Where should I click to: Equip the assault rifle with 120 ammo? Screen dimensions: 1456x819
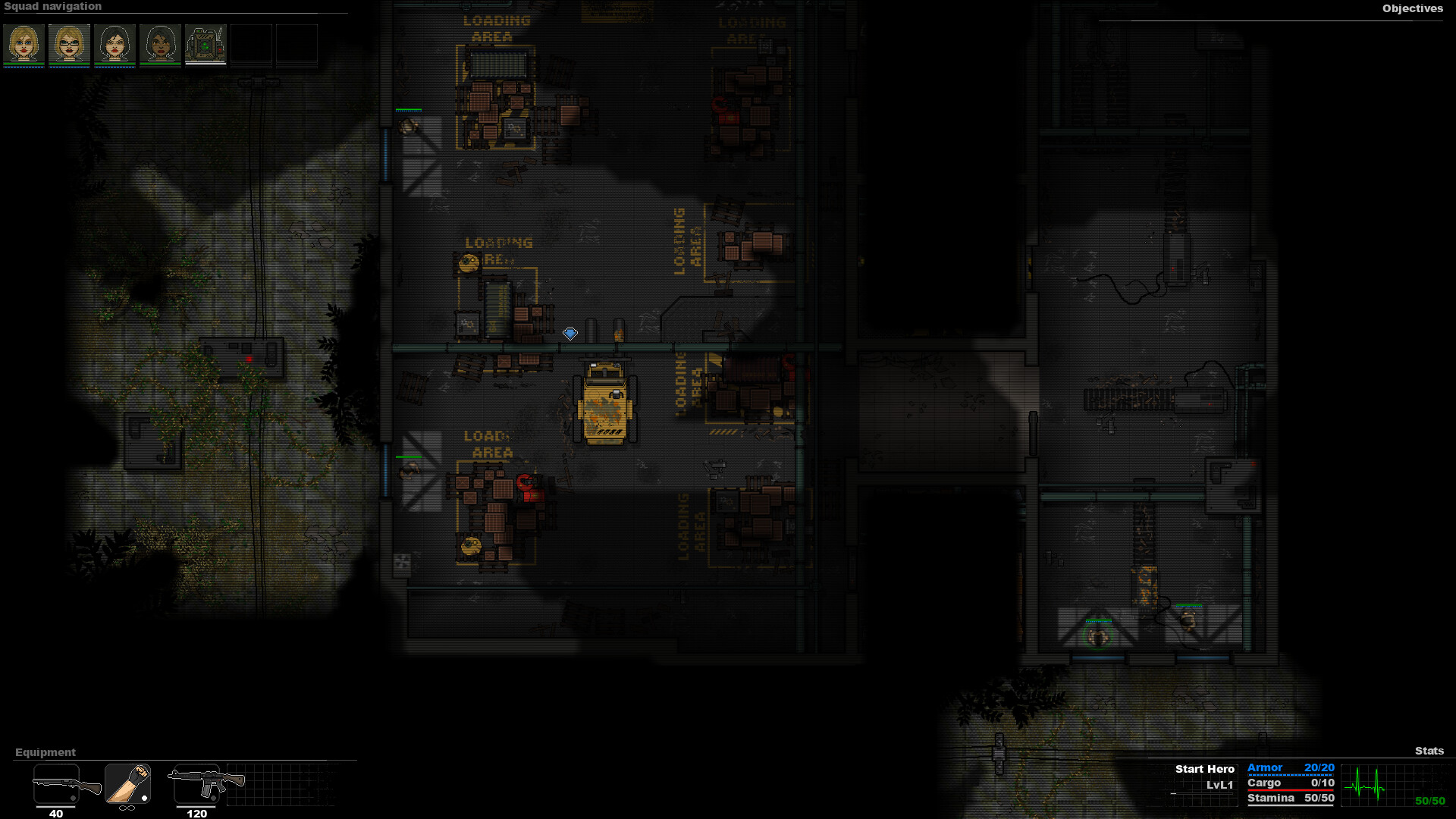pos(196,781)
